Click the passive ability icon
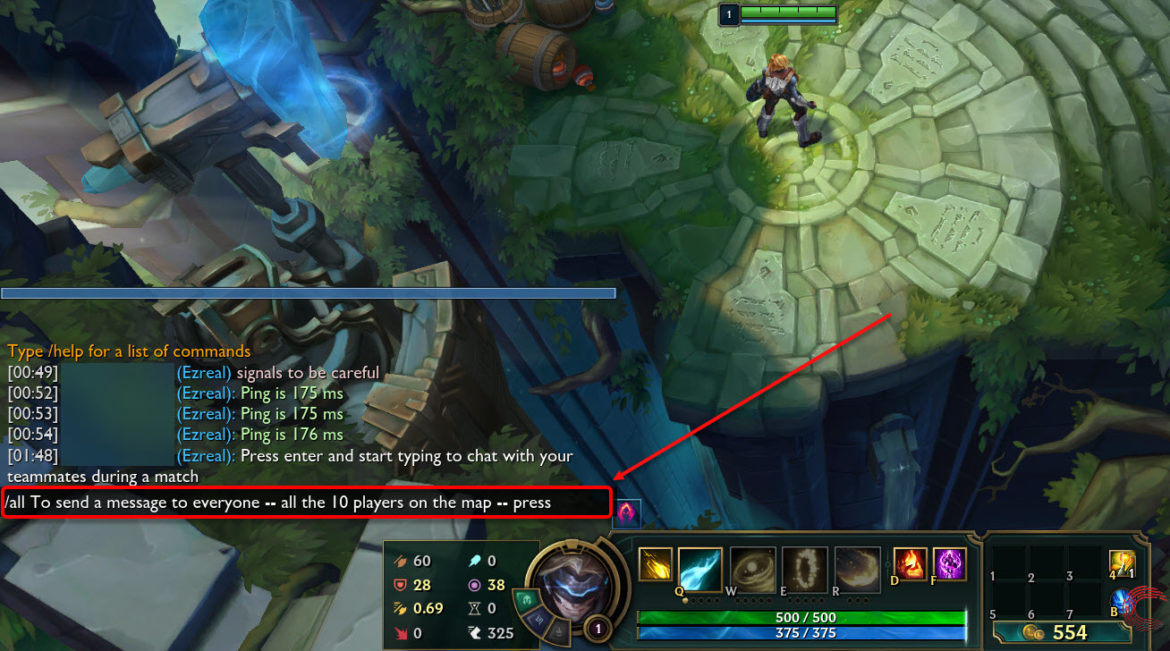1170x651 pixels. tap(655, 564)
